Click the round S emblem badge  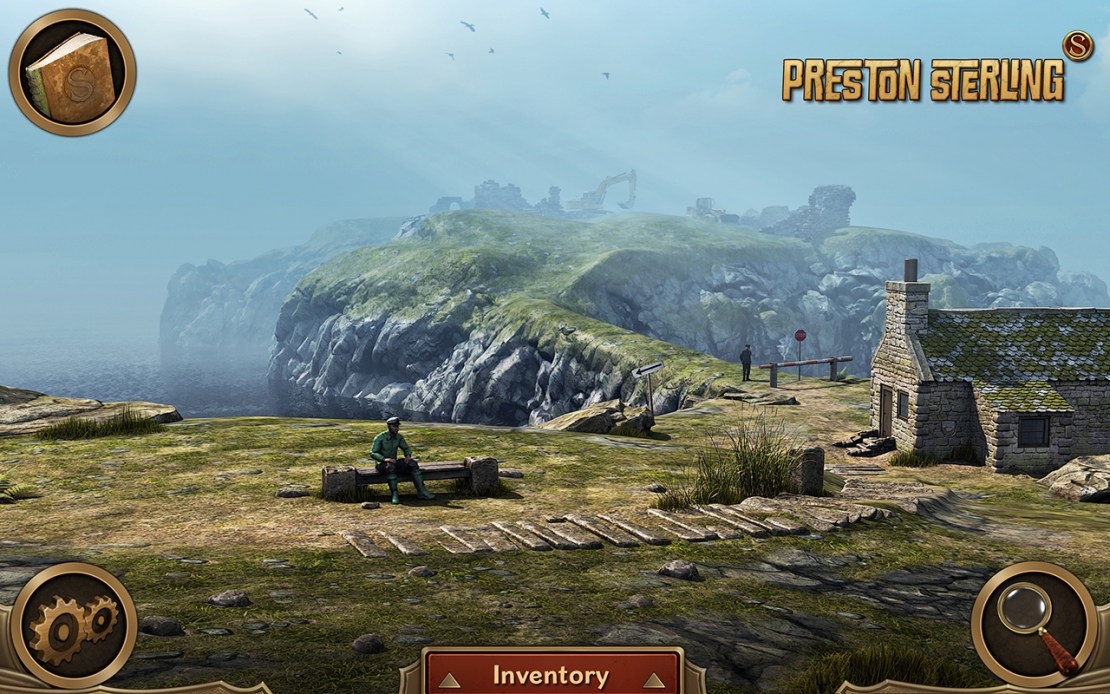[x=1077, y=47]
